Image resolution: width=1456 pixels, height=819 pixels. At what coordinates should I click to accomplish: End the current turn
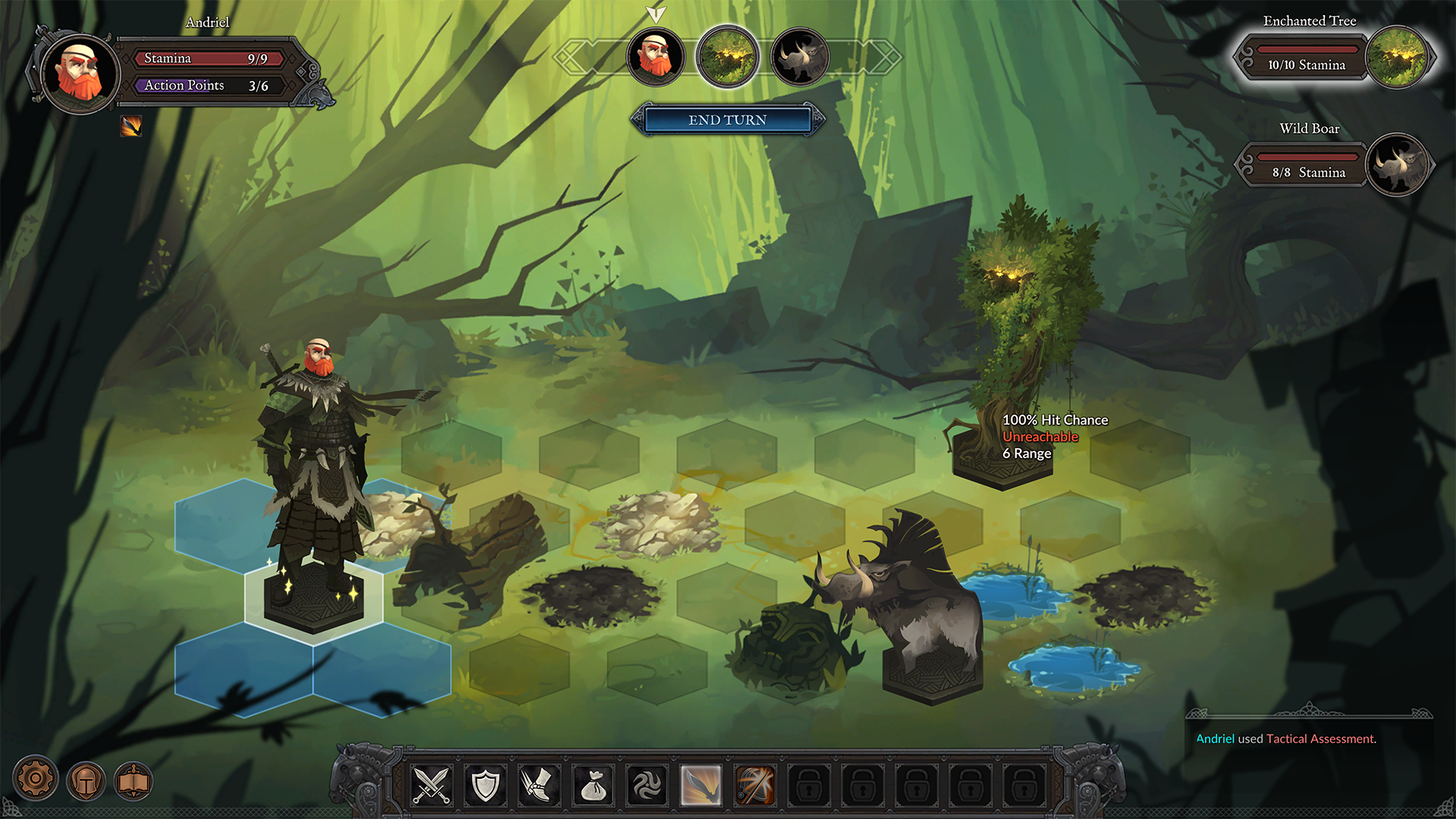coord(727,120)
